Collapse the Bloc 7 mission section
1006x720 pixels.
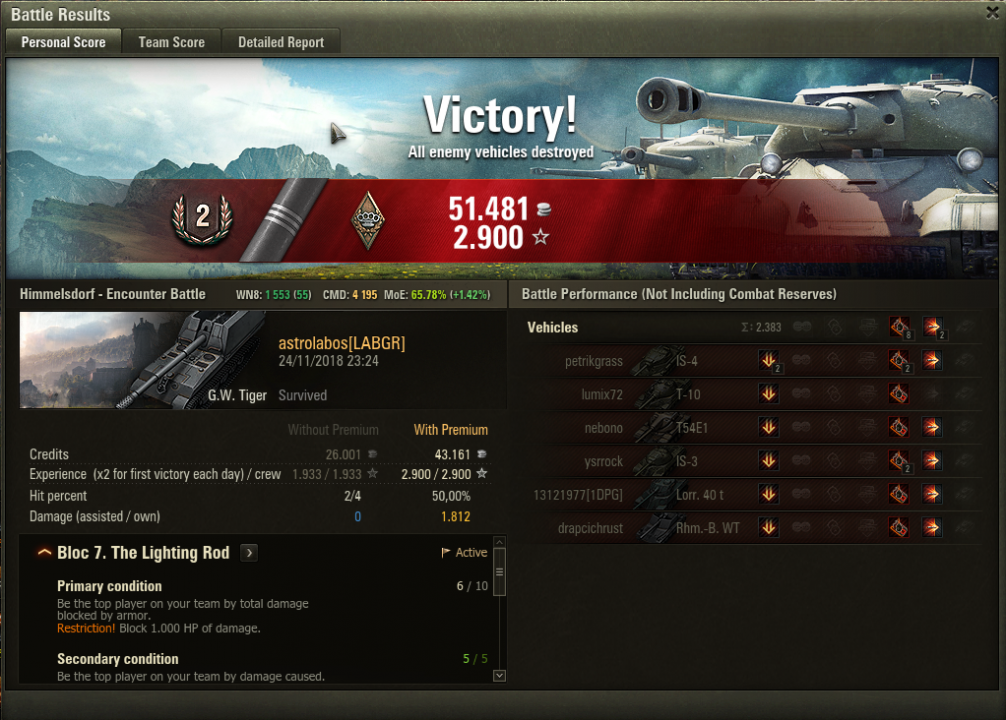pos(44,553)
